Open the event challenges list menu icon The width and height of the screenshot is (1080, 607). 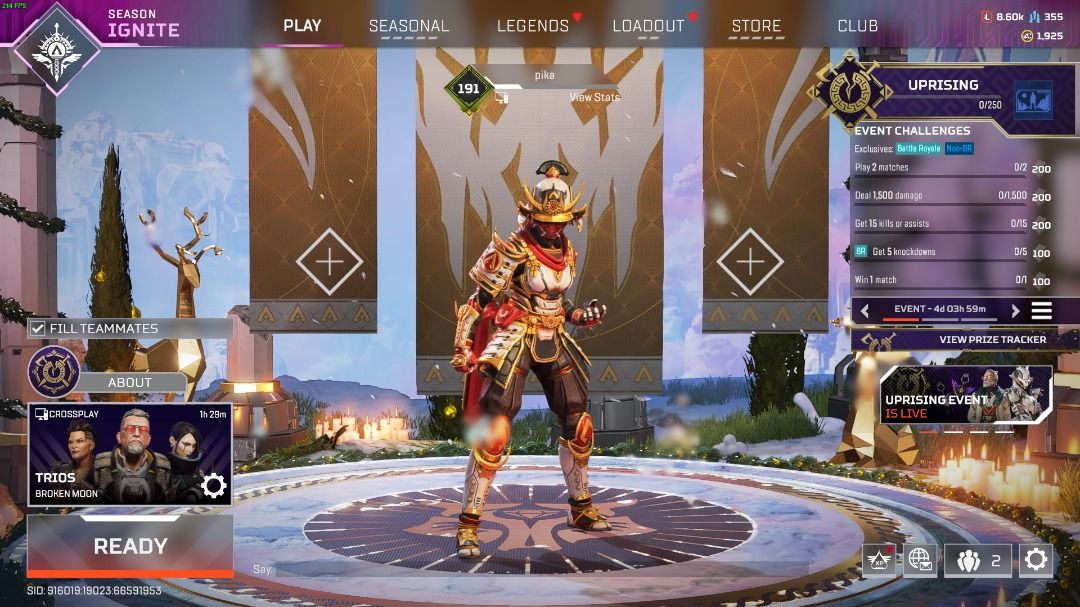pos(1042,310)
